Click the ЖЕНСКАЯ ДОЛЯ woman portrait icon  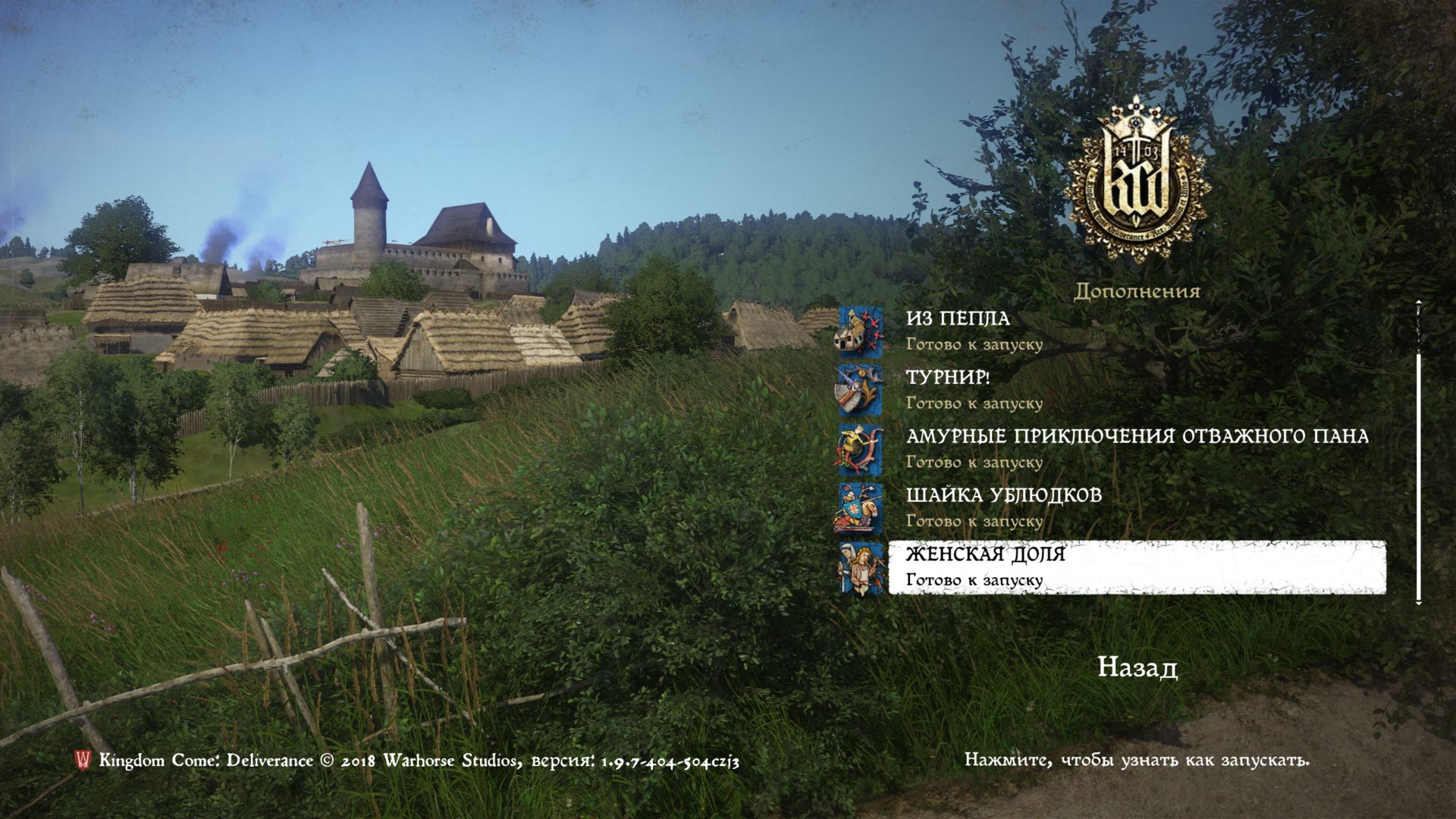(859, 568)
